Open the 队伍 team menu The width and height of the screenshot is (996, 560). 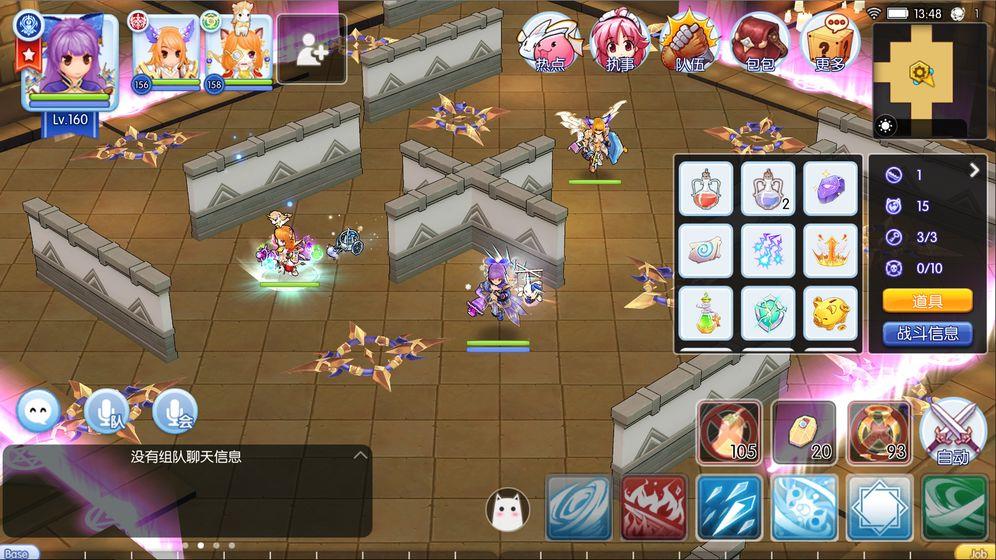tap(689, 44)
